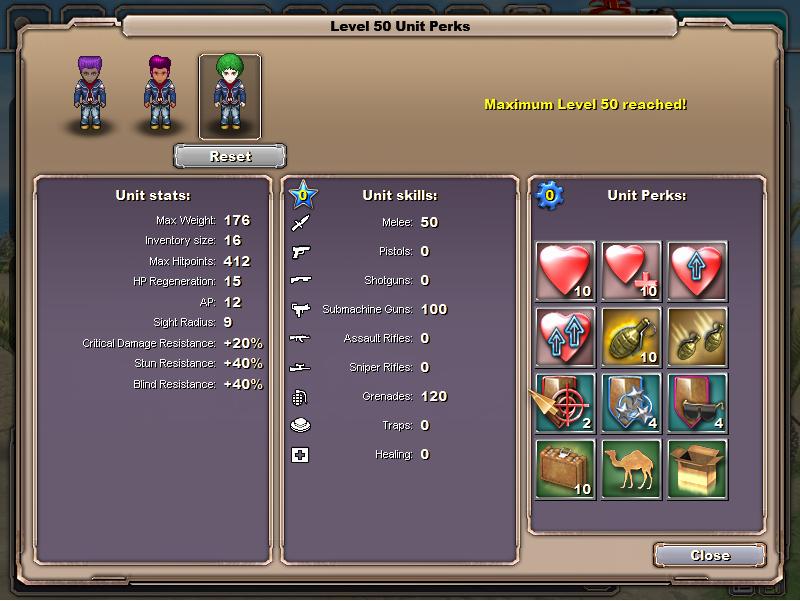Select the green-haired unit portrait
Screen dimensions: 800x601
[230, 95]
